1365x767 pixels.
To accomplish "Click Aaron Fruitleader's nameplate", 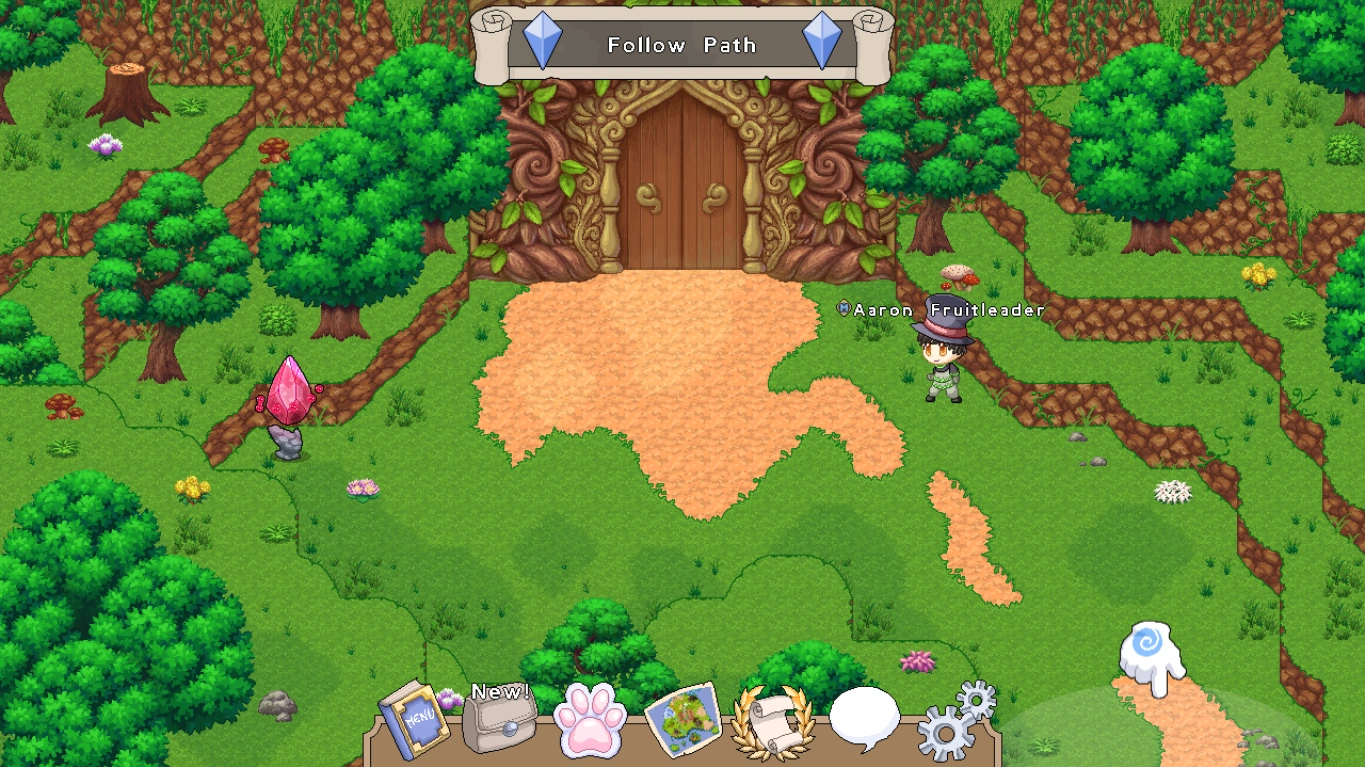I will (x=941, y=311).
